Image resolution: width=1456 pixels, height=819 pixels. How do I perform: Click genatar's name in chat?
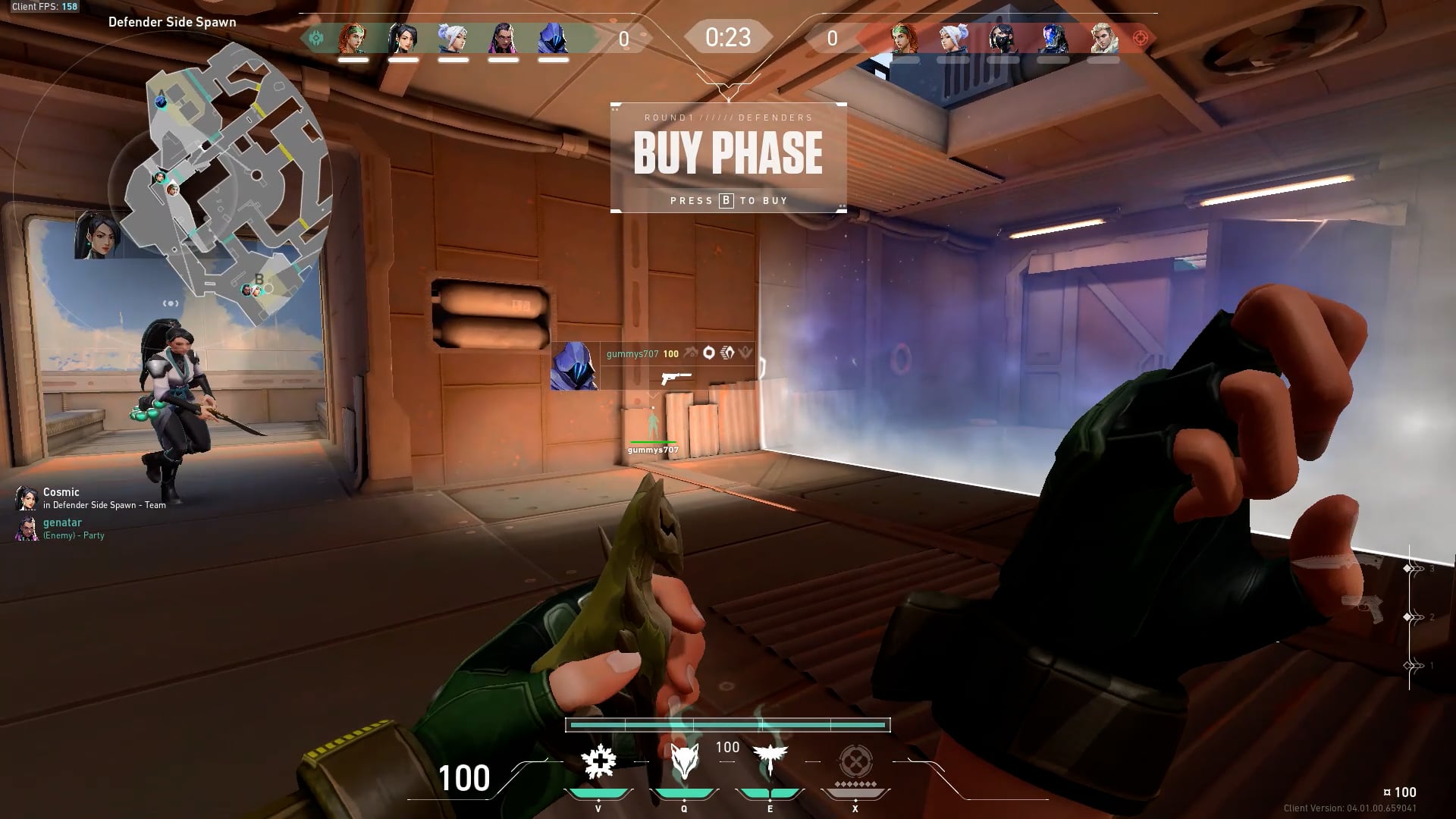click(62, 522)
